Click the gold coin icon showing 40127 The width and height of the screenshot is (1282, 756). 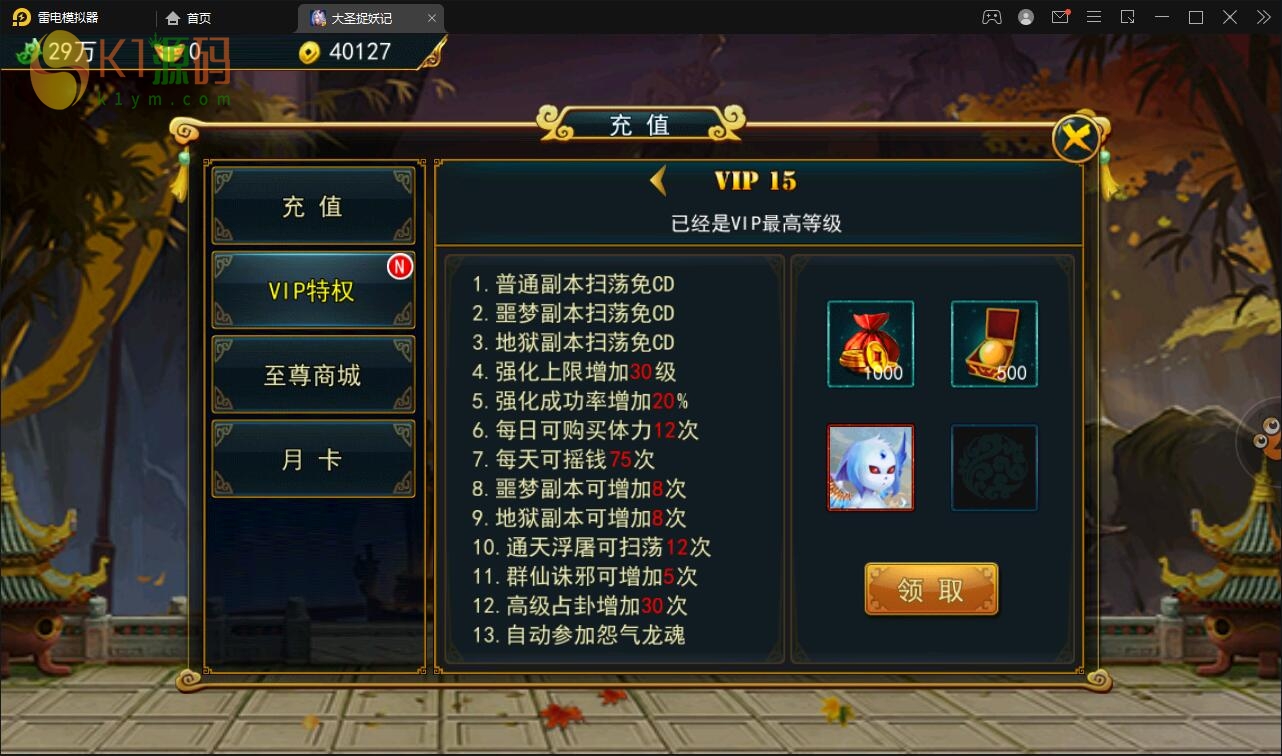(307, 51)
